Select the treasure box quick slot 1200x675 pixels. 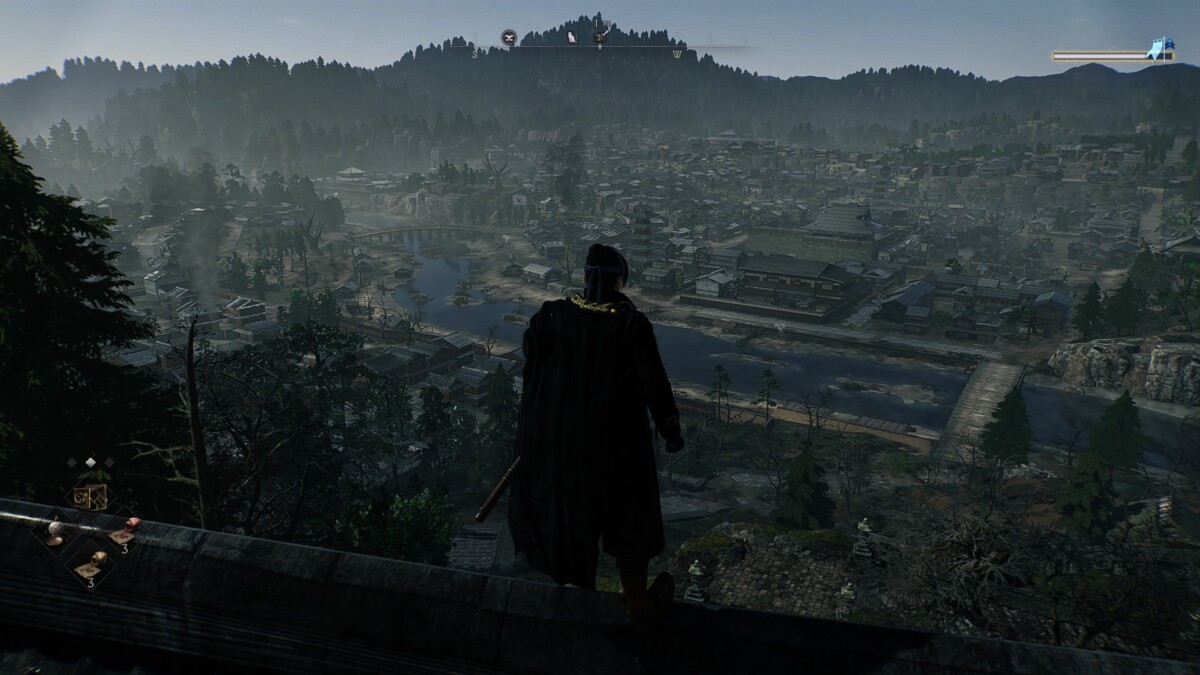point(90,495)
